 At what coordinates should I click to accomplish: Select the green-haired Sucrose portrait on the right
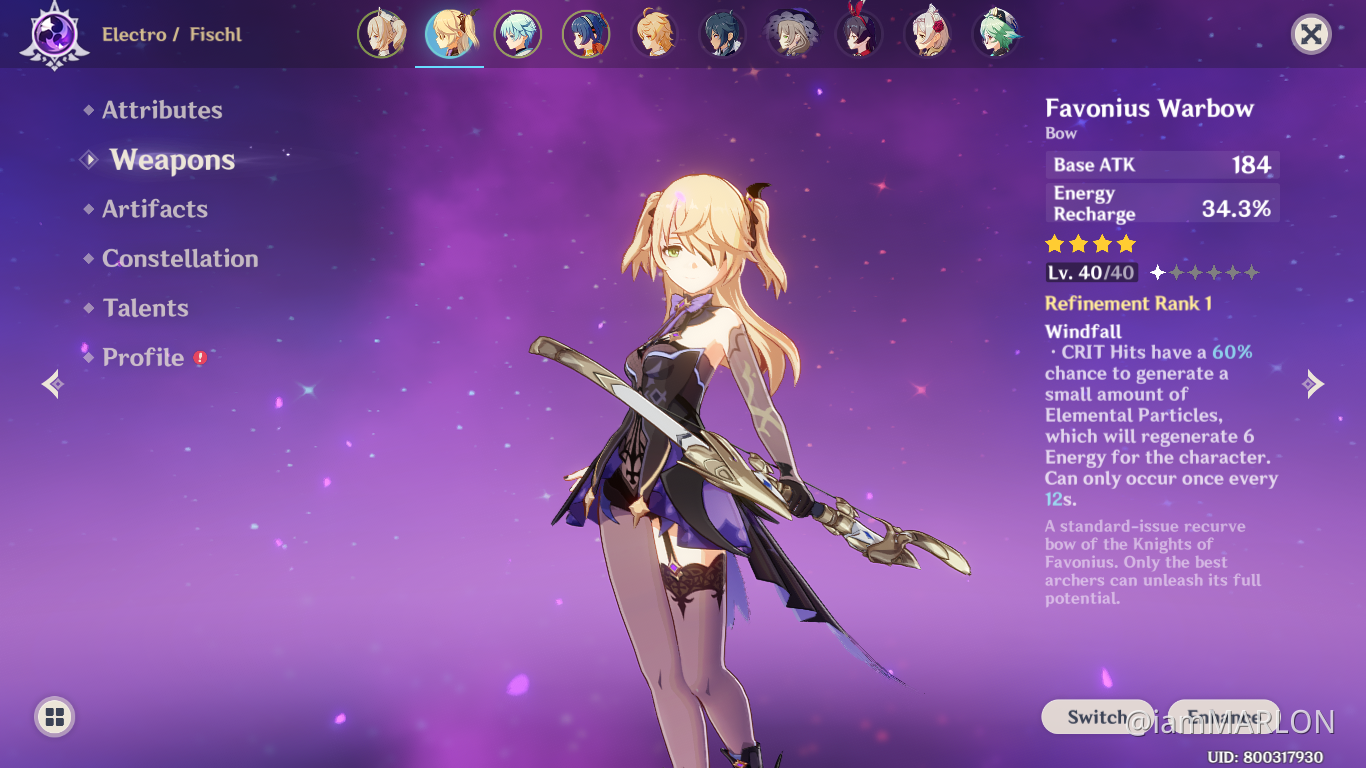click(997, 33)
